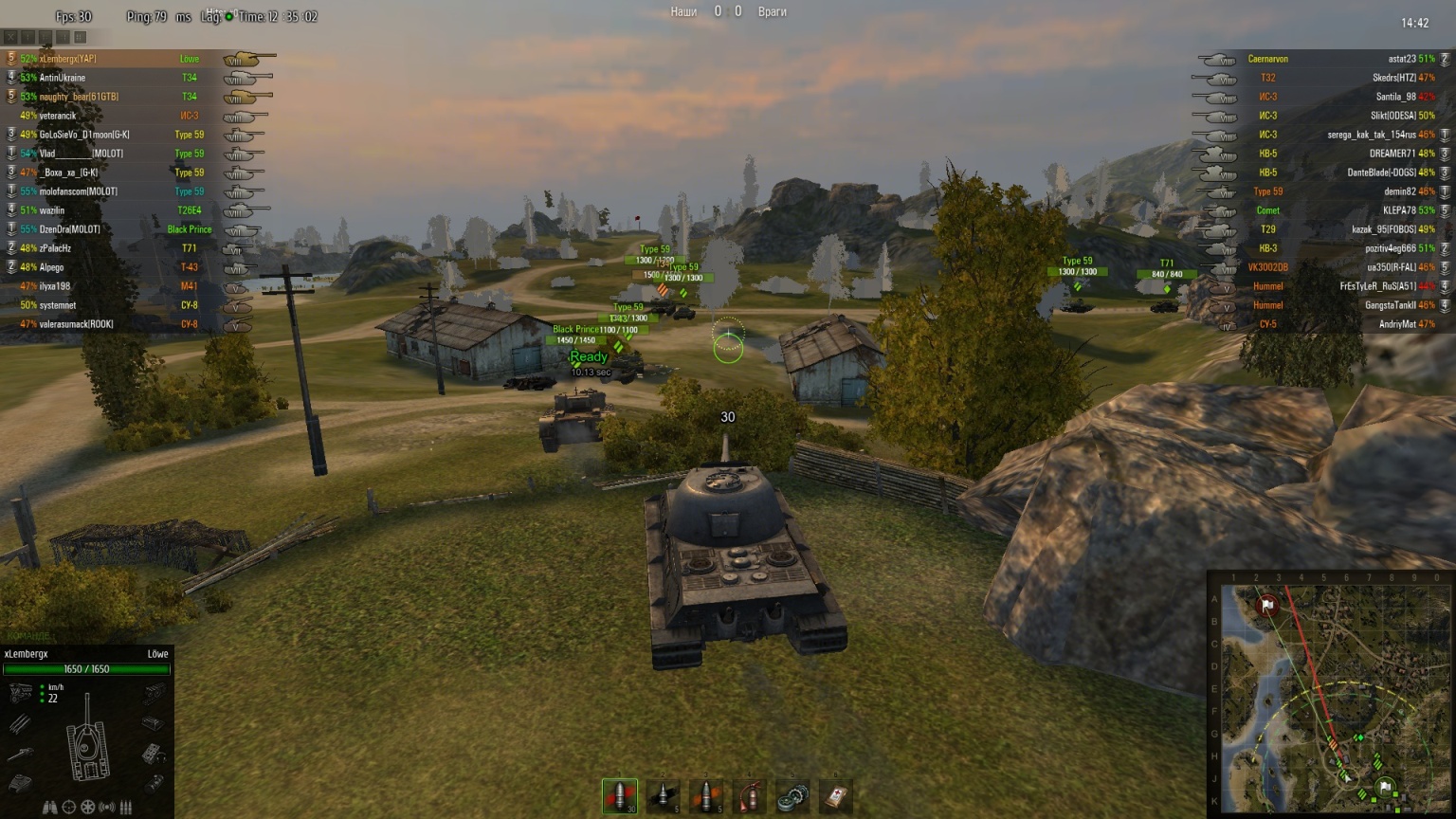Click the binoculars icon in damage panel
The height and width of the screenshot is (819, 1456).
point(49,808)
